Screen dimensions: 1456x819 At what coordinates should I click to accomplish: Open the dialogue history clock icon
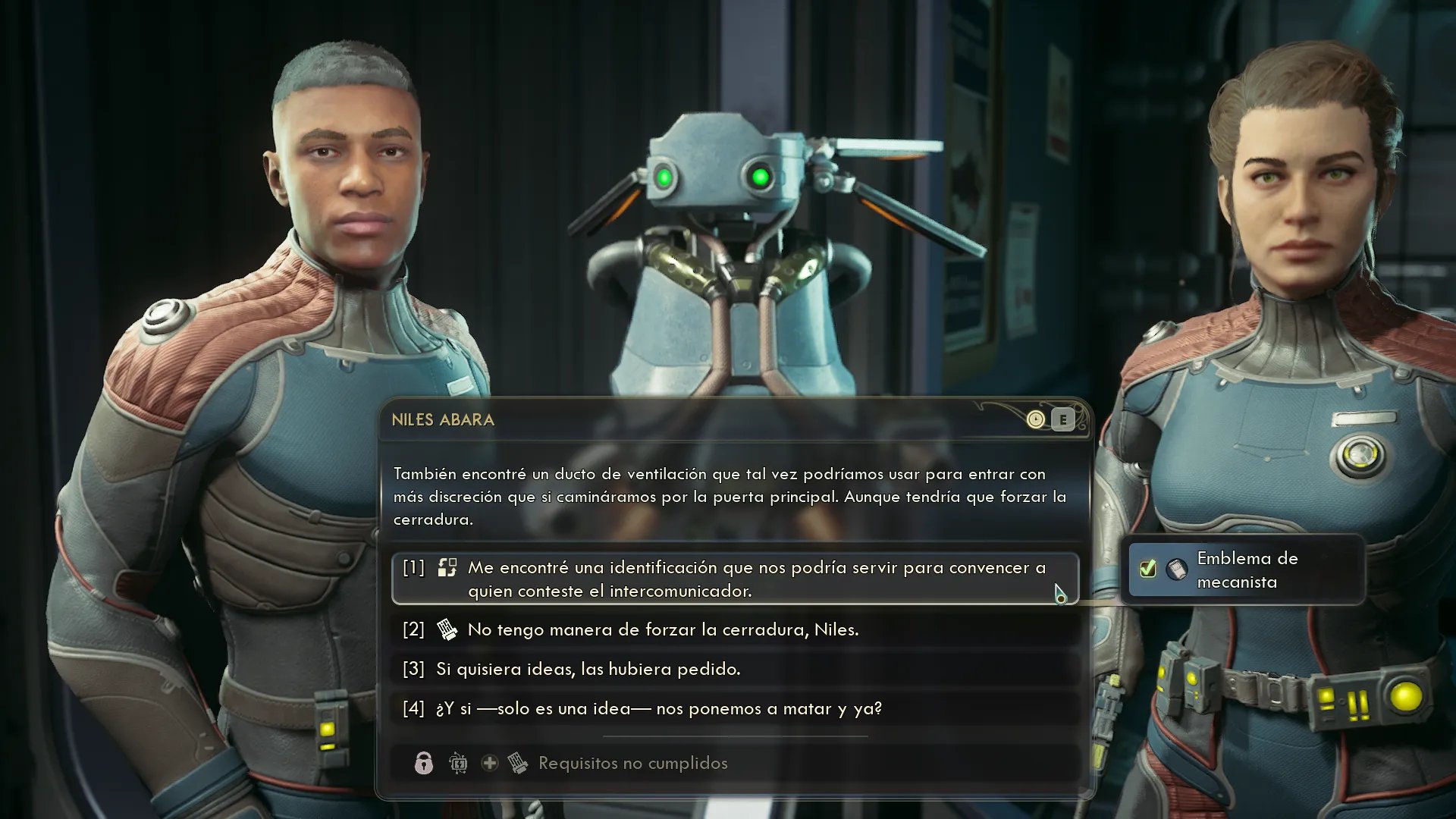pyautogui.click(x=1035, y=419)
